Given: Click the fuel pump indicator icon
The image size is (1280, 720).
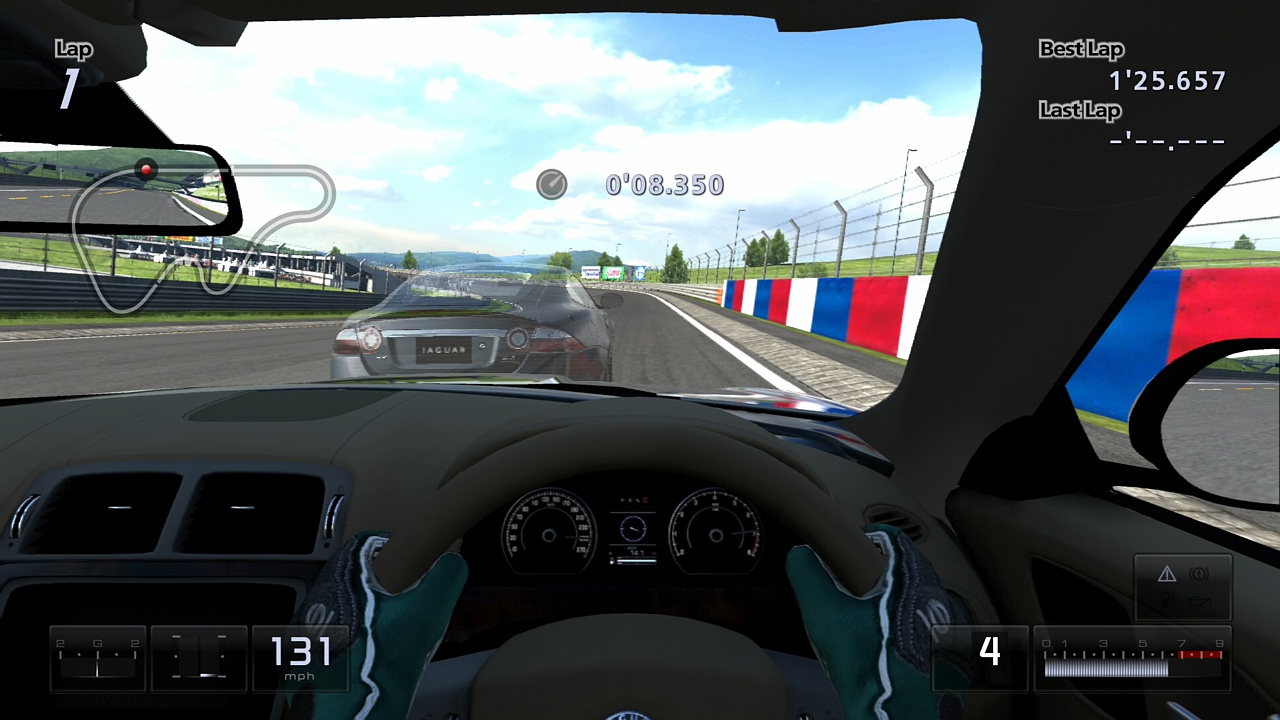Looking at the screenshot, I should [x=1167, y=599].
